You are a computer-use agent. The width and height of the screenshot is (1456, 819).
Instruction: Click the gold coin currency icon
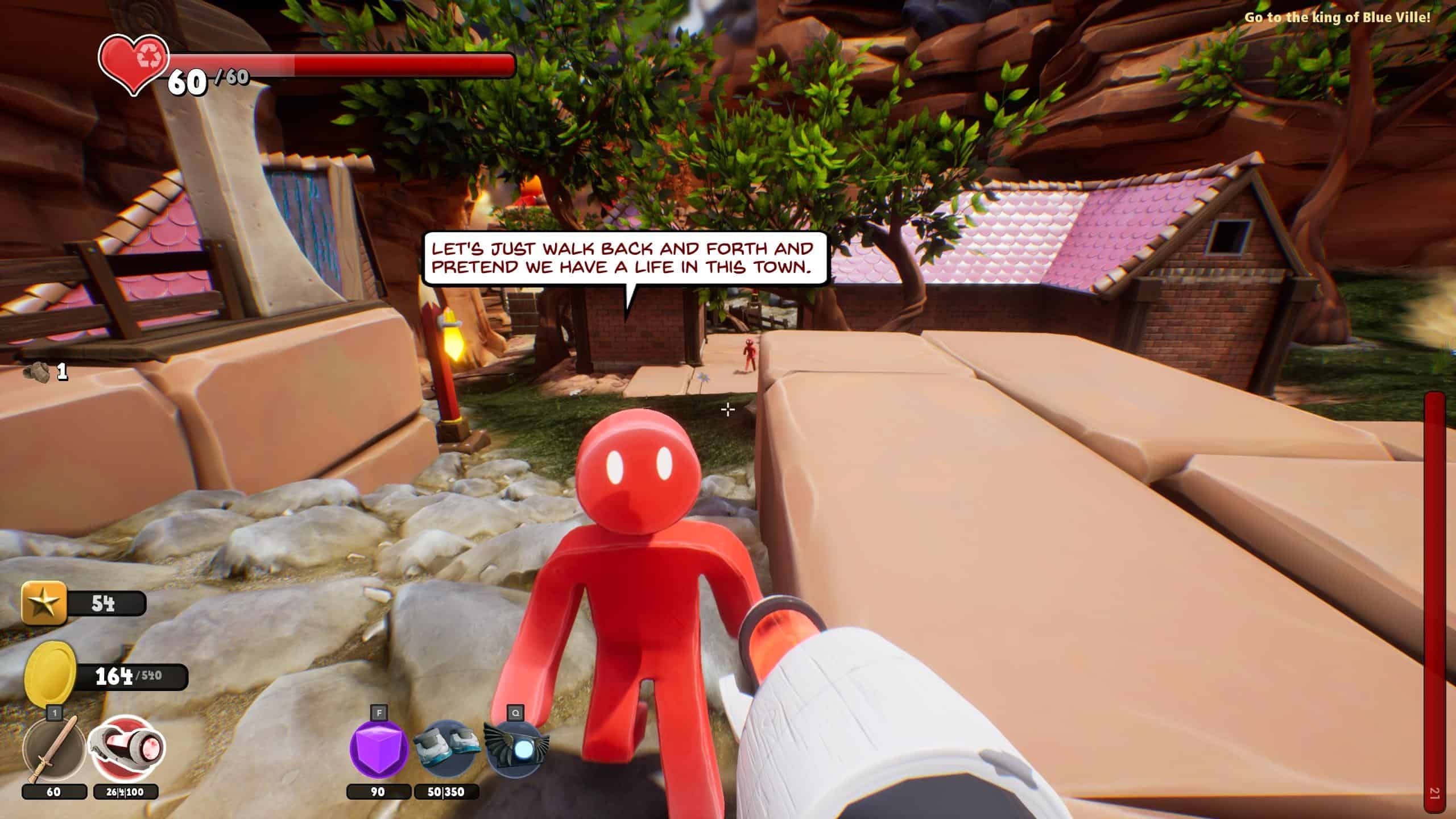tap(51, 675)
